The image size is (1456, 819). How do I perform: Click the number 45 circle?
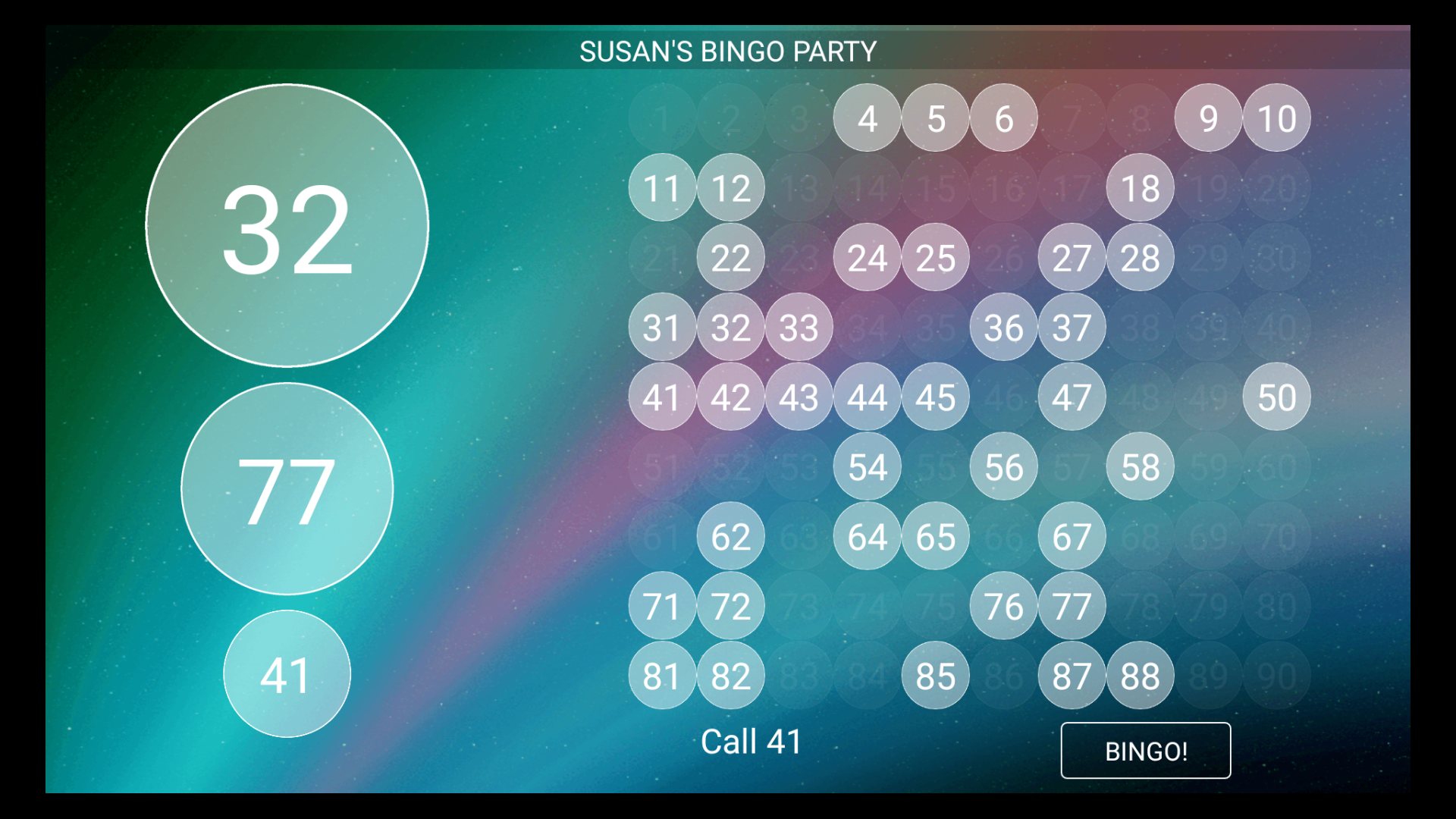click(x=935, y=397)
